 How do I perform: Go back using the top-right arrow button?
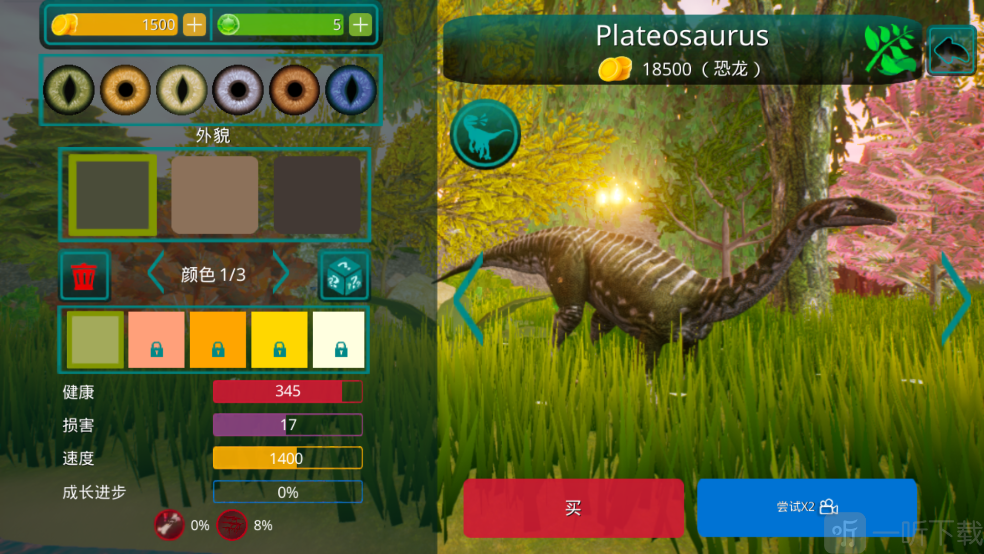click(x=952, y=50)
